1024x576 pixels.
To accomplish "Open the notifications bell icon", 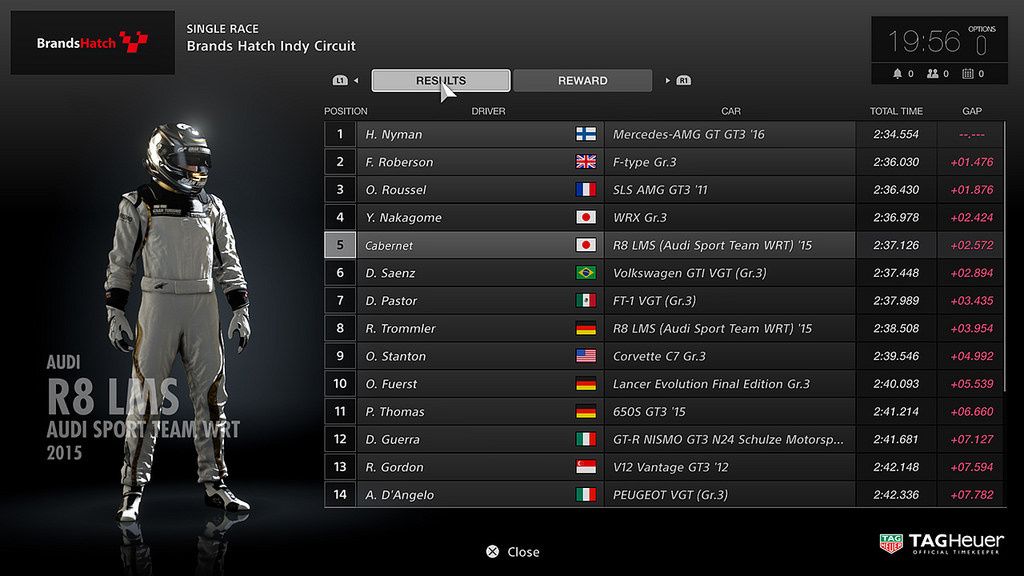I will 898,74.
